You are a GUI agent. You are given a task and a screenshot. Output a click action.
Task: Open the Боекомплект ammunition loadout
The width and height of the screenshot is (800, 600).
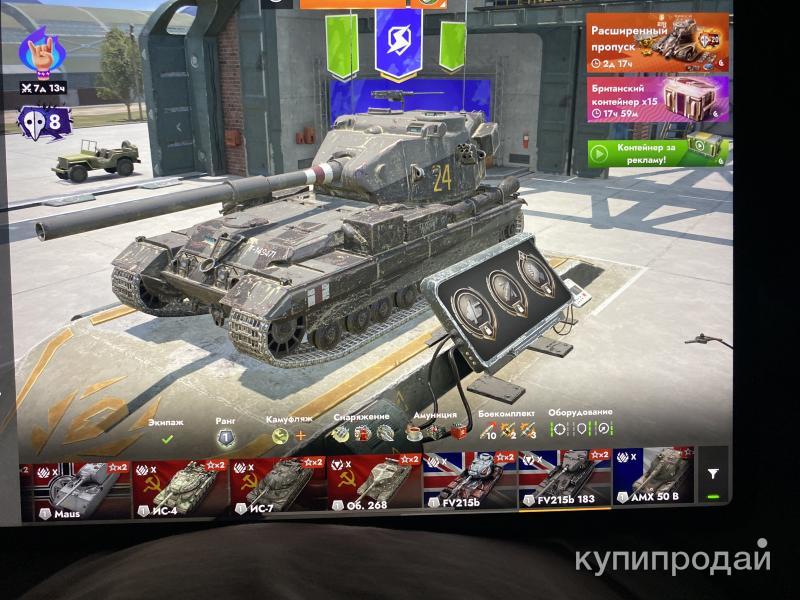click(507, 430)
